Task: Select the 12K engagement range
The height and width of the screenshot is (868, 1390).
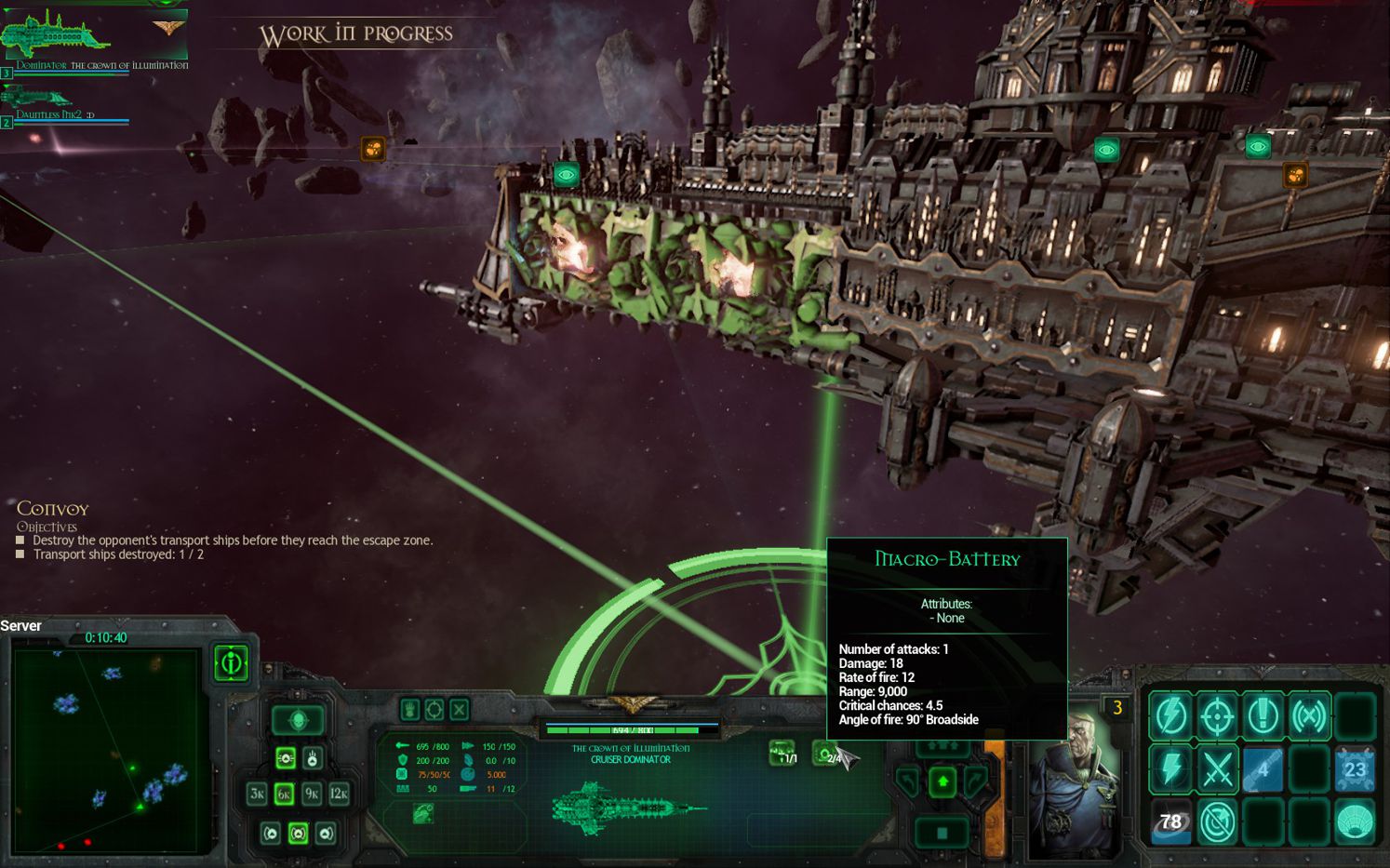Action: coord(340,794)
